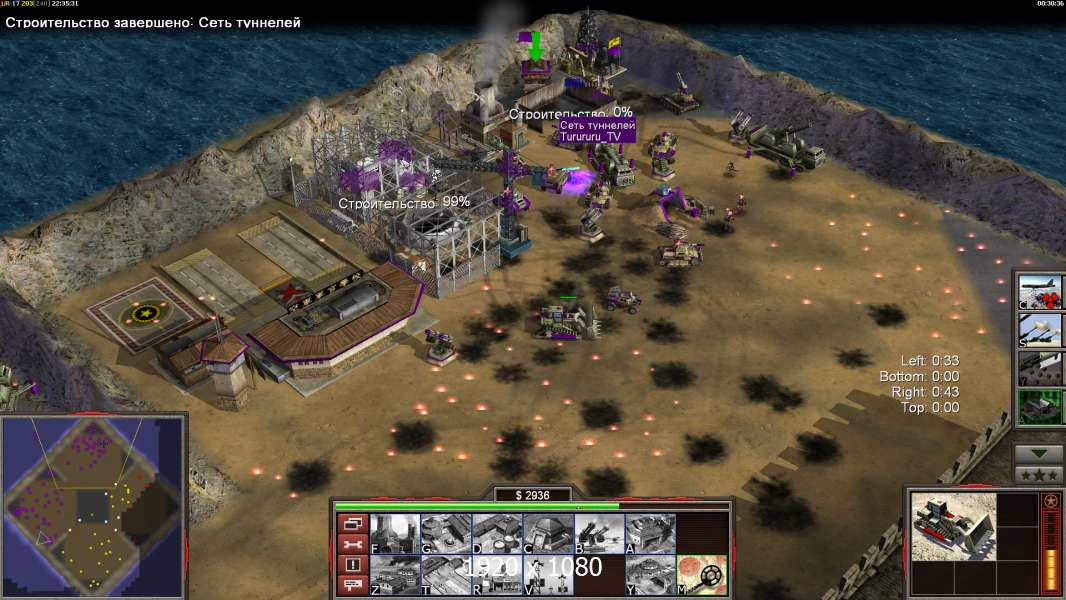Screen dimensions: 1066x600
Task: Build the domed structure labeled Y
Action: coord(650,574)
